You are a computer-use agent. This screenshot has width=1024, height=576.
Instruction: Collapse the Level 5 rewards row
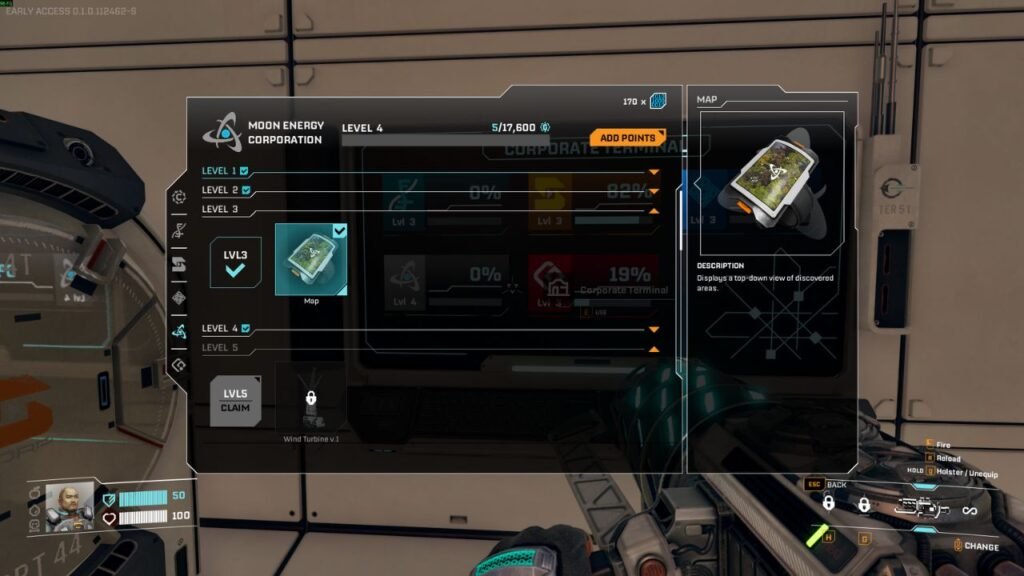pos(653,348)
